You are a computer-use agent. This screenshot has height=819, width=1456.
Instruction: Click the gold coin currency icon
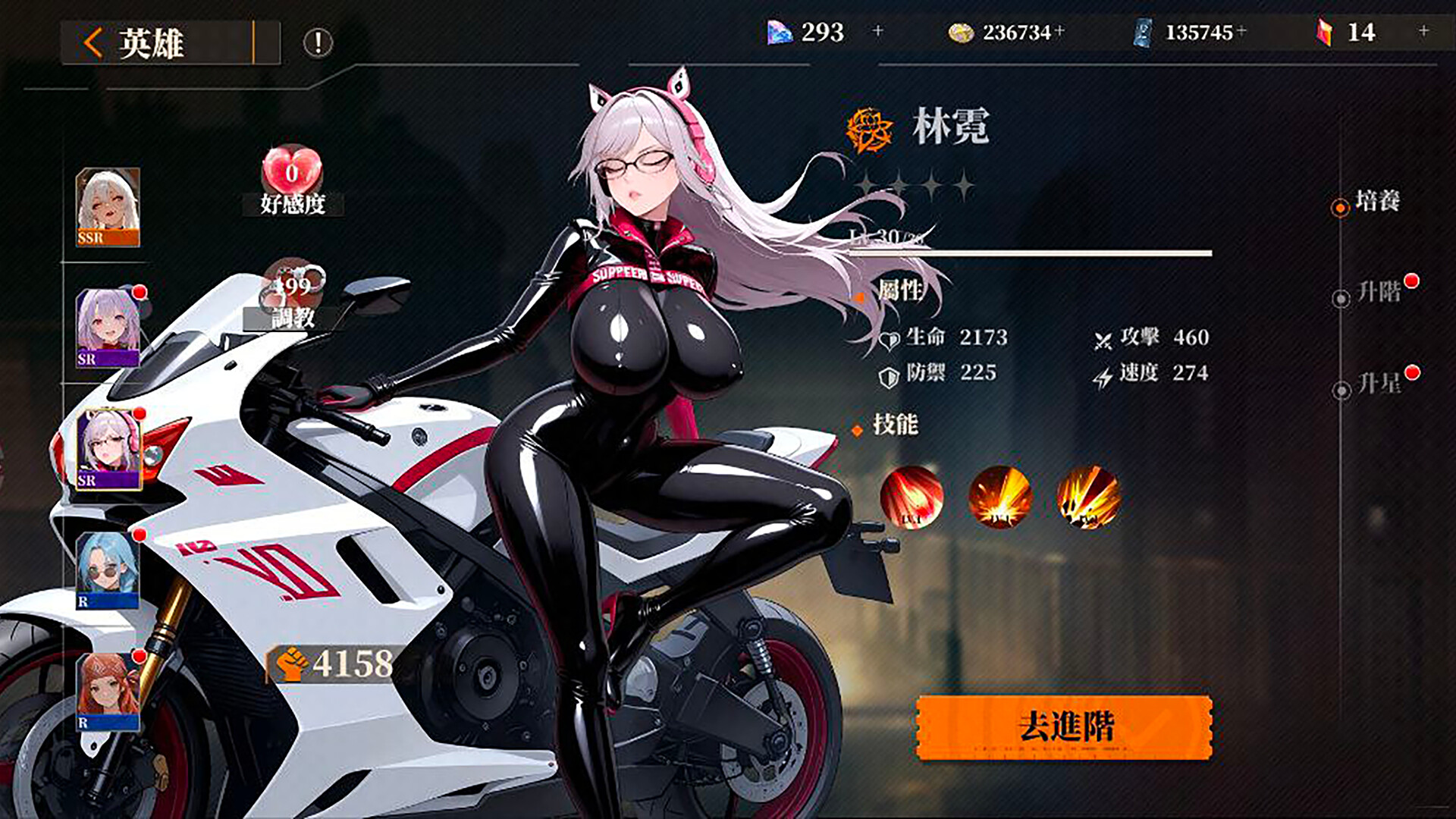coord(960,32)
